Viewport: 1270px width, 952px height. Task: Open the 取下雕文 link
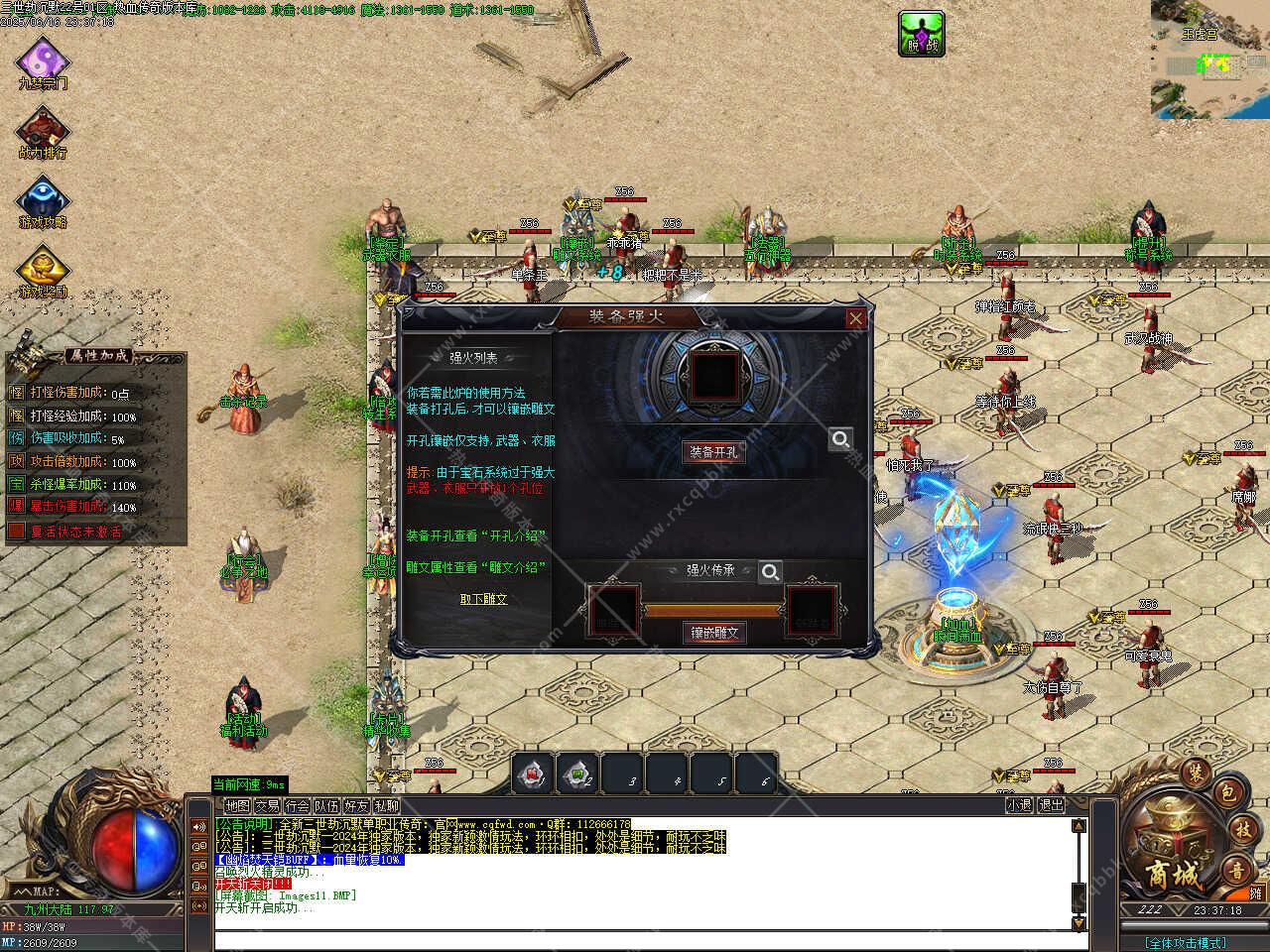[x=483, y=599]
